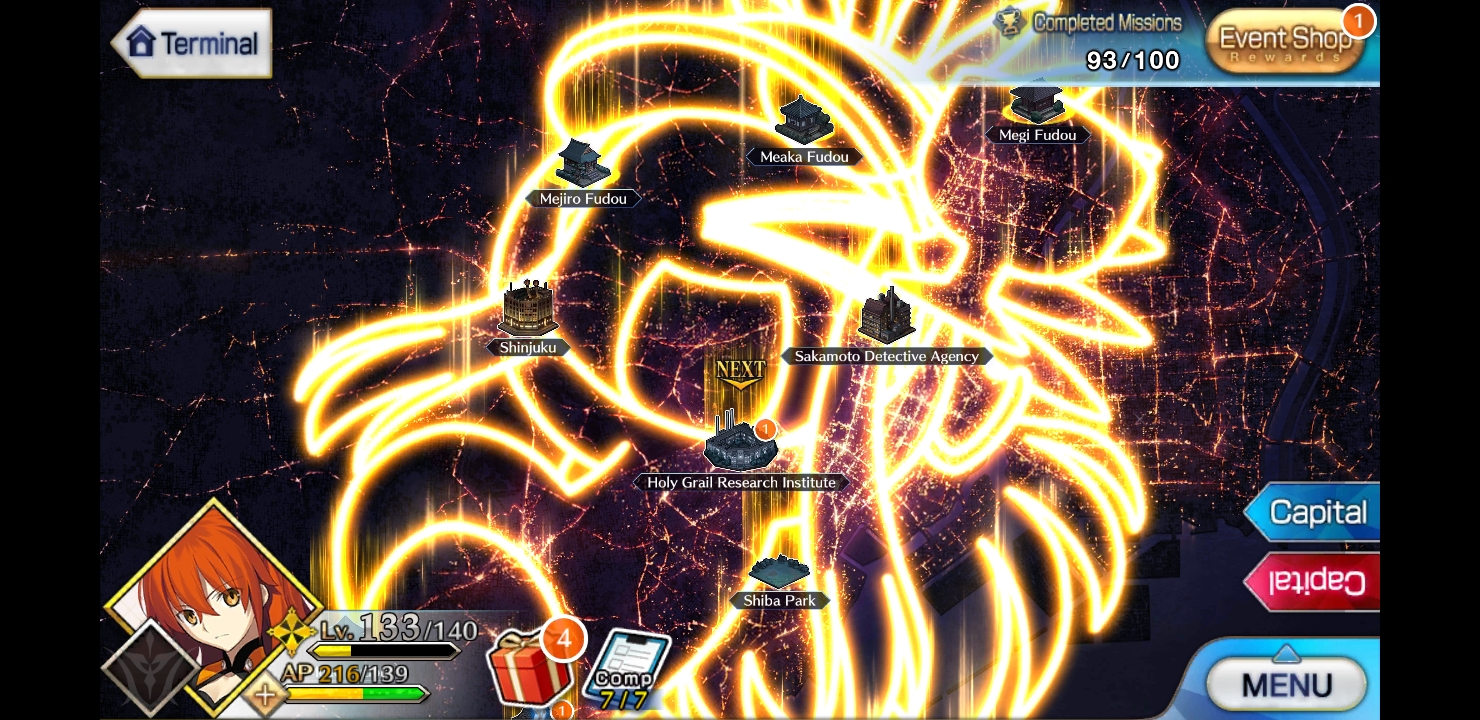
Task: Return to the Terminal screen
Action: tap(192, 44)
